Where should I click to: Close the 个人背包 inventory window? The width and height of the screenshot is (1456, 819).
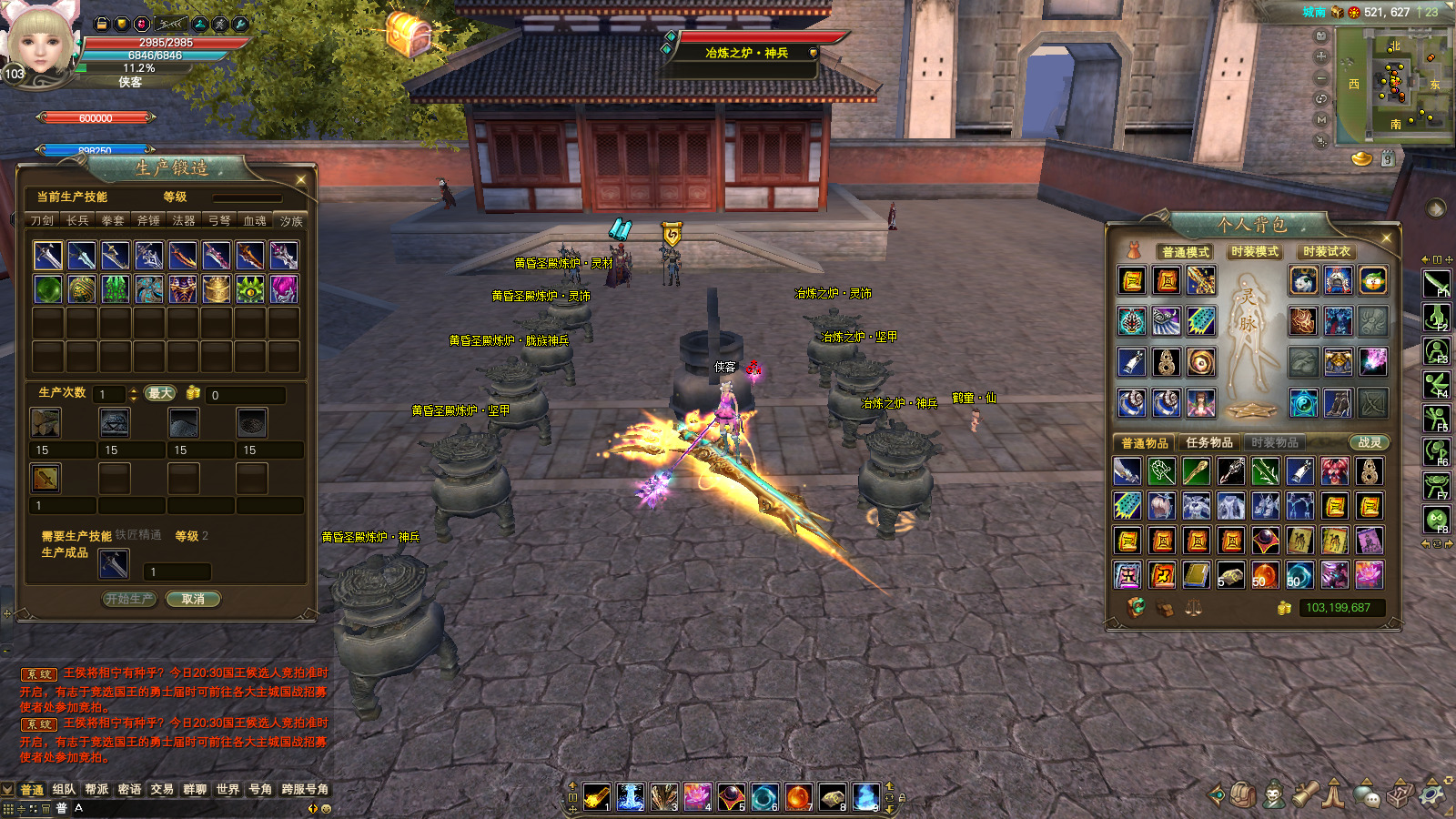[1387, 238]
